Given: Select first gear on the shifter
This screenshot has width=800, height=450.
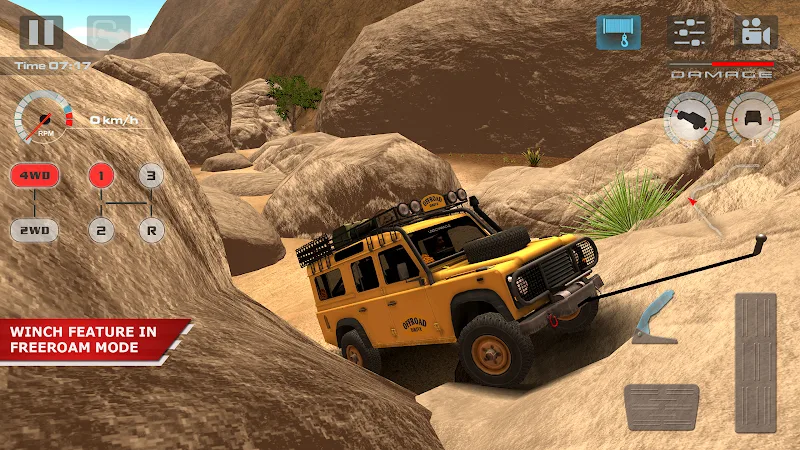Looking at the screenshot, I should pyautogui.click(x=99, y=178).
